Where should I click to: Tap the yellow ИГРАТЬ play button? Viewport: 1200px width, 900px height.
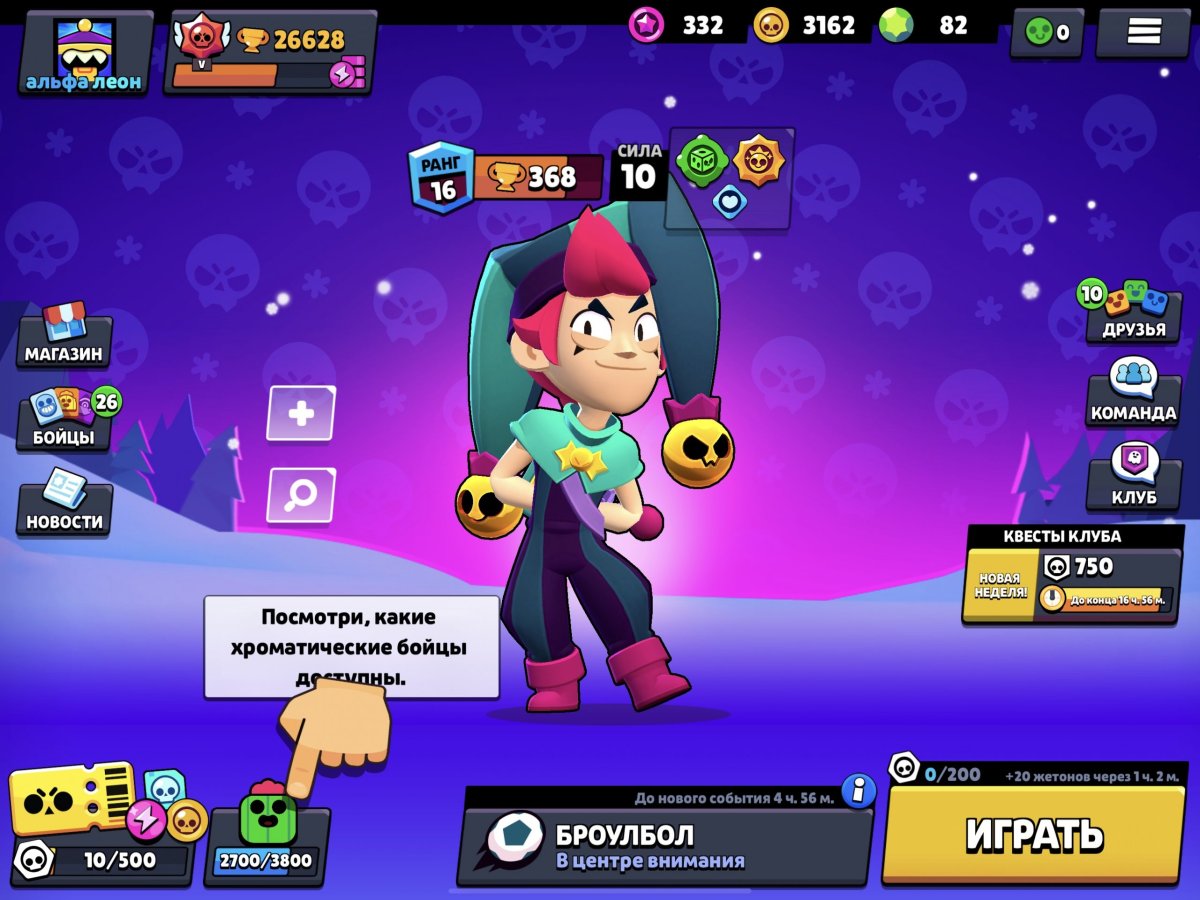point(1033,833)
